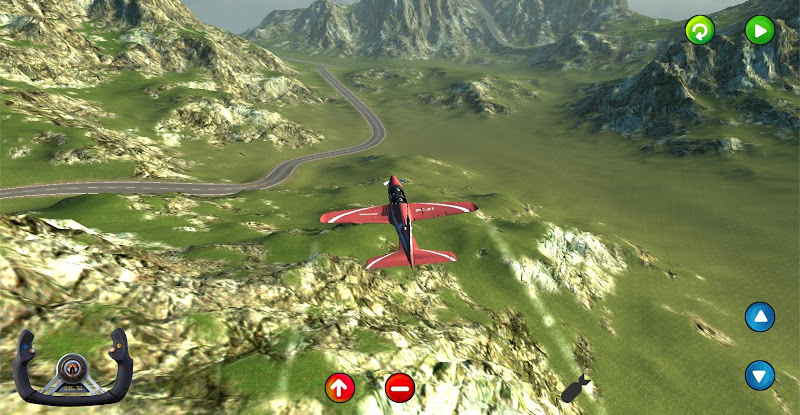Click the flight yoke steering control
800x415 pixels.
click(75, 367)
